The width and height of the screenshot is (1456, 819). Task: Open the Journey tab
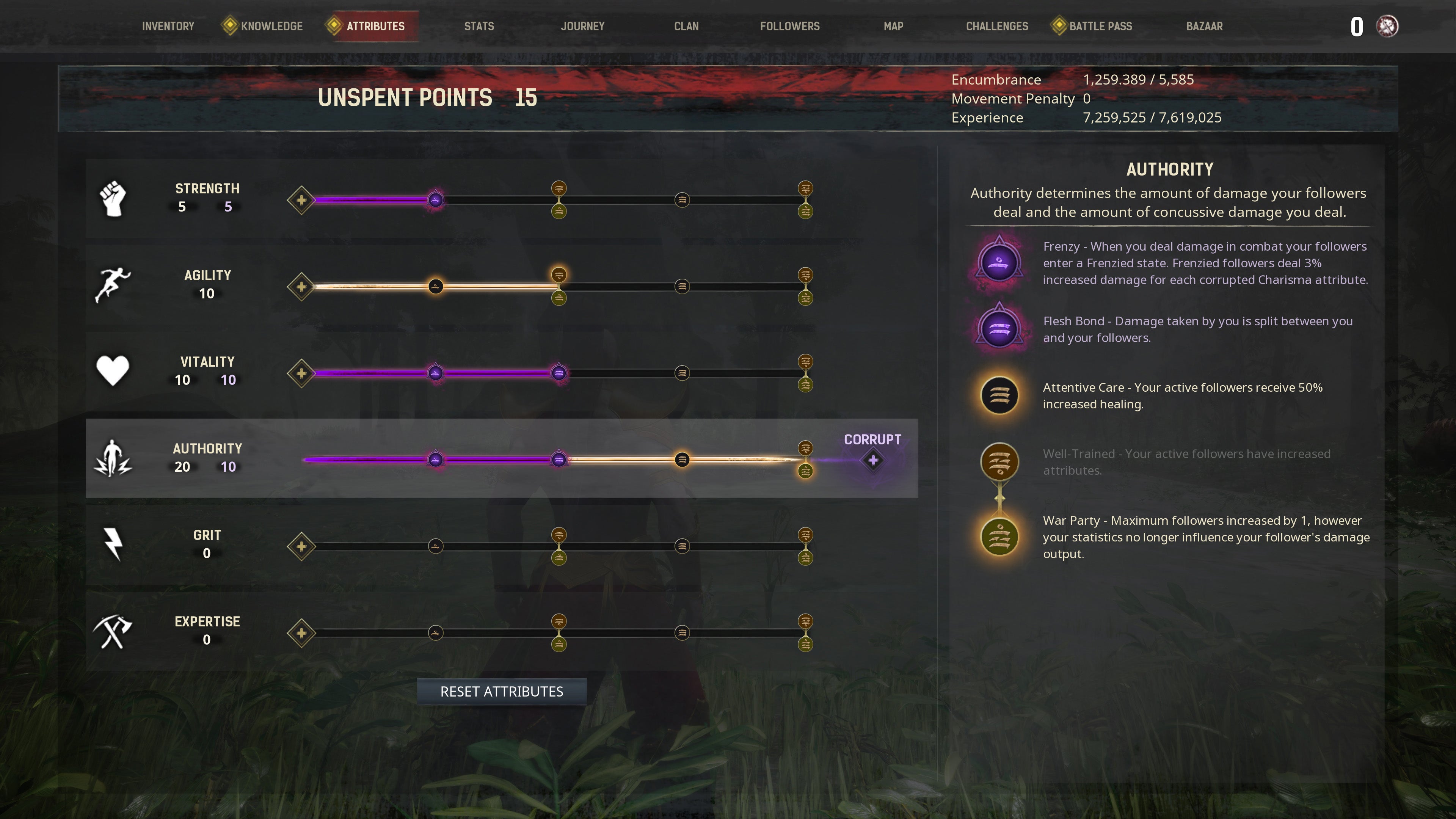582,27
